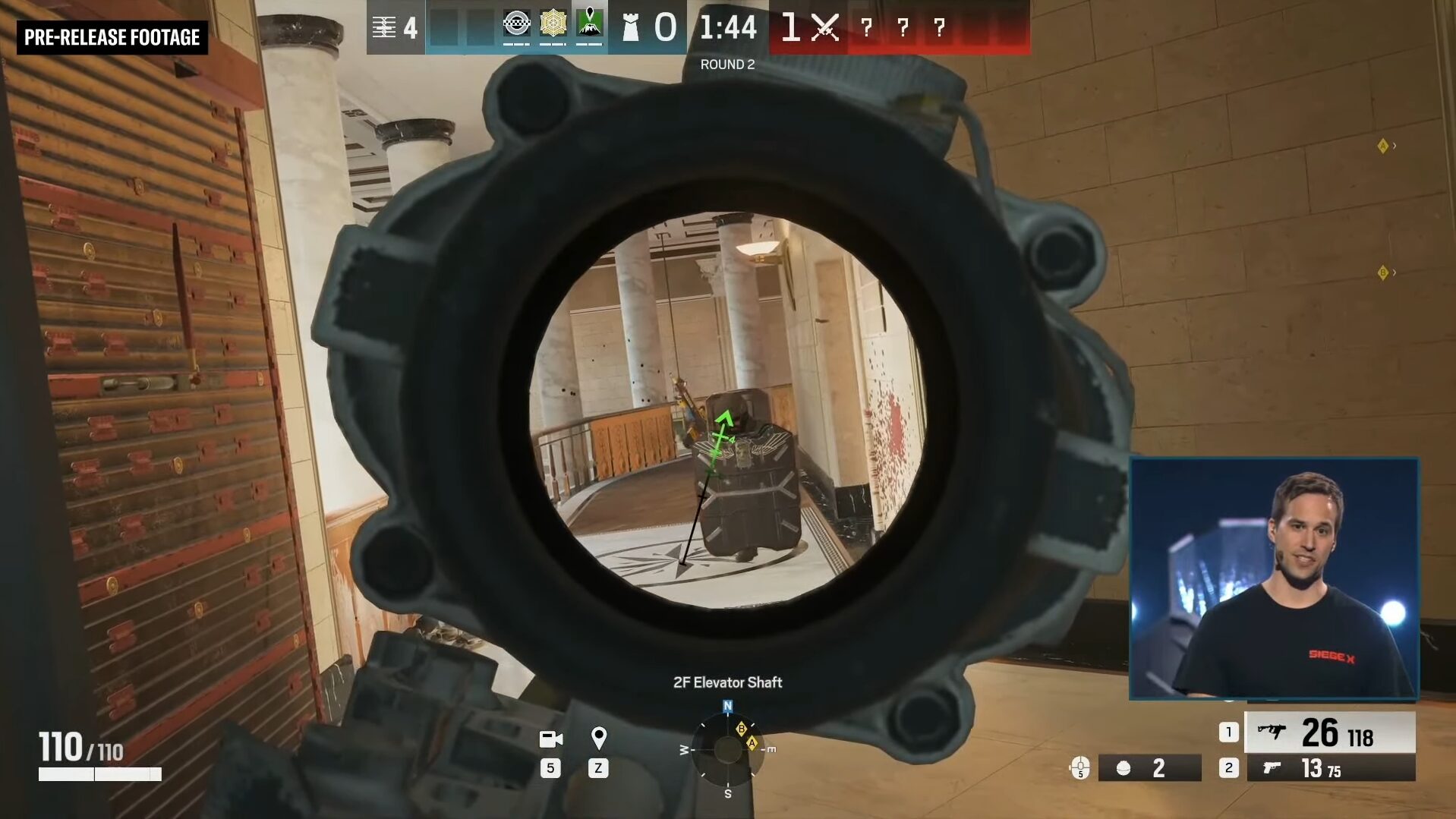The height and width of the screenshot is (819, 1456).
Task: Select the primary SMG in weapon slot 1
Action: 1328,732
